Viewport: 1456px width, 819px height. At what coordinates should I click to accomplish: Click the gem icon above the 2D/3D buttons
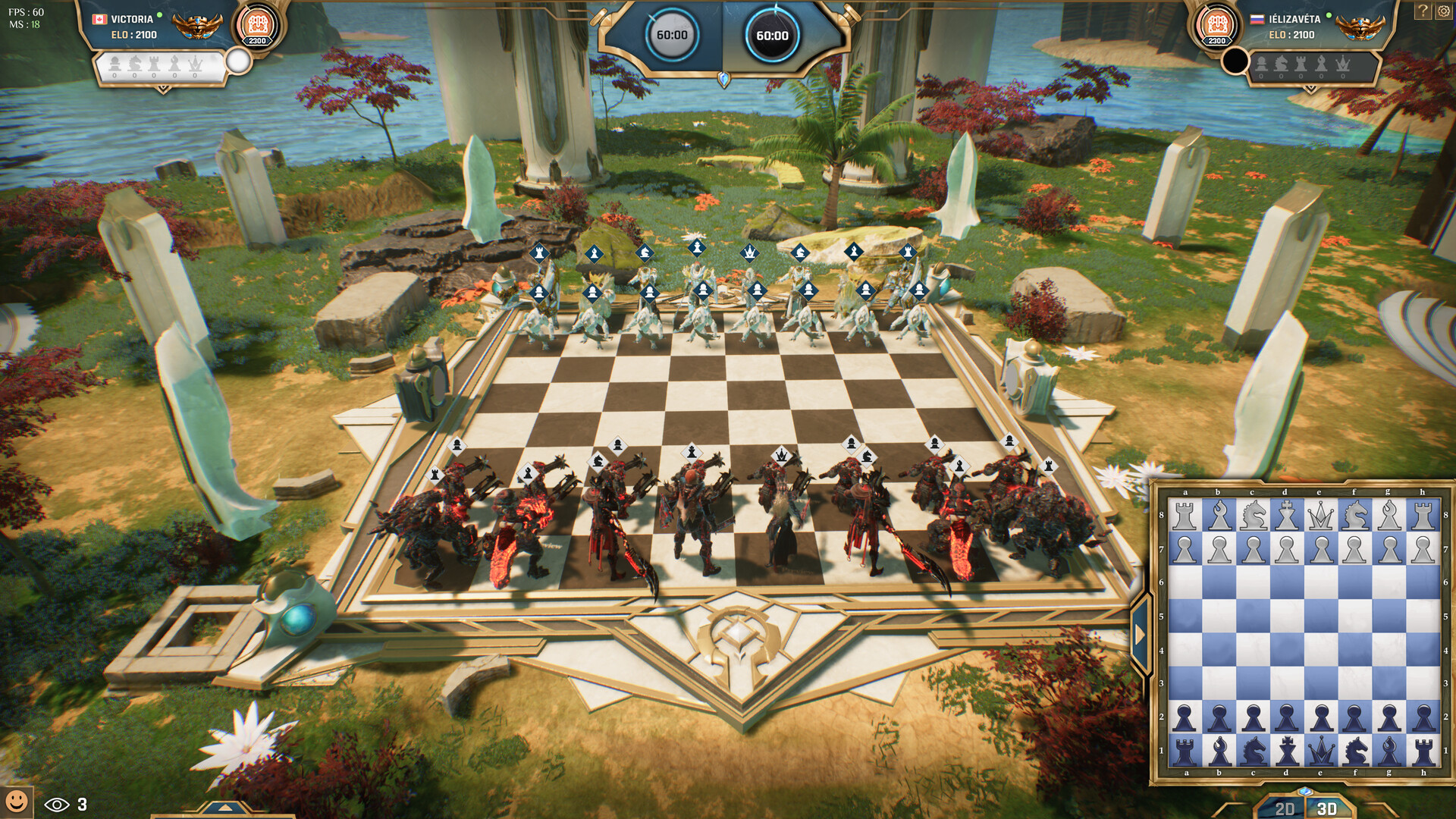point(1304,792)
